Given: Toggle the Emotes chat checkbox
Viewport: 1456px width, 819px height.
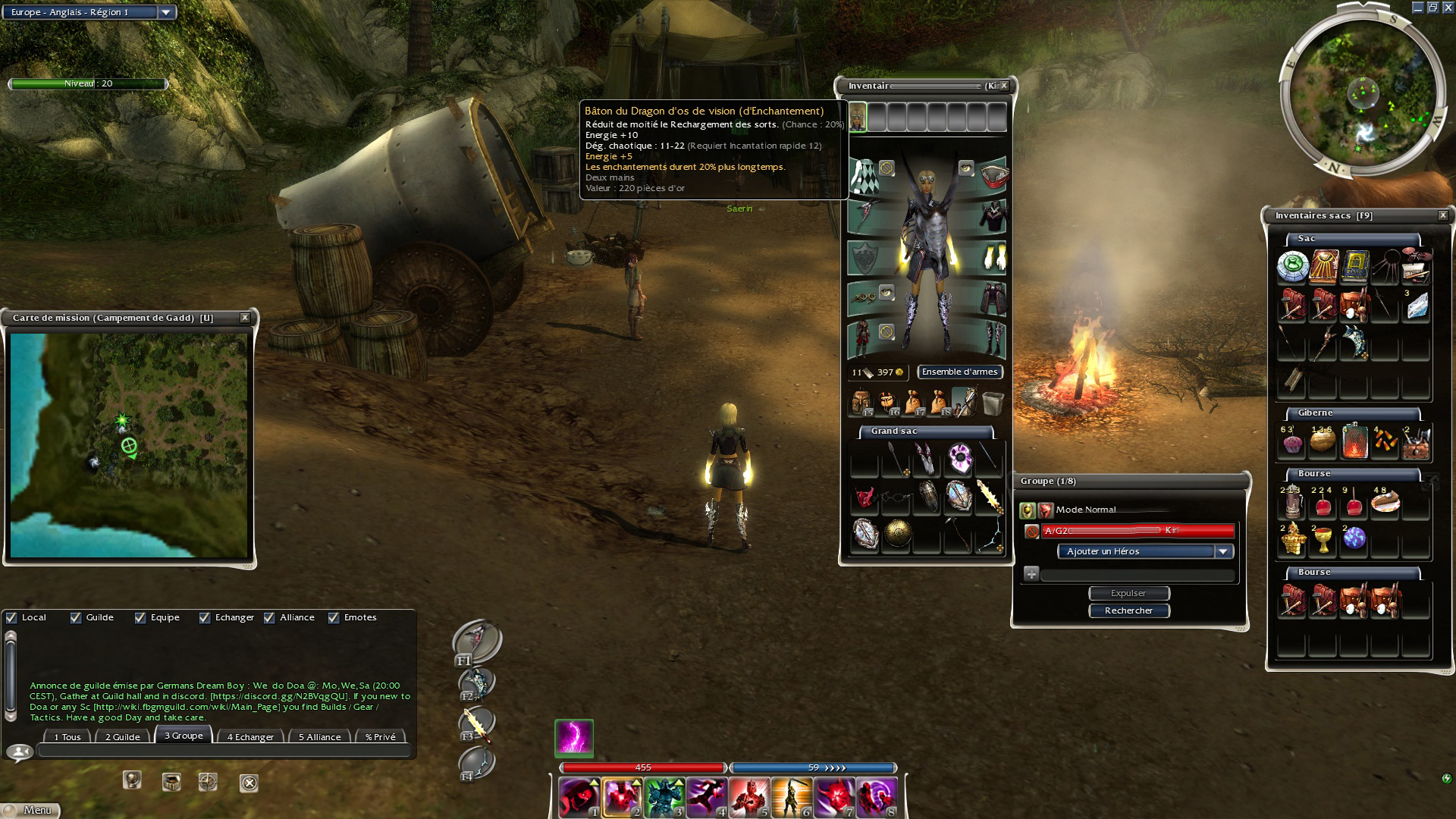Looking at the screenshot, I should point(334,617).
